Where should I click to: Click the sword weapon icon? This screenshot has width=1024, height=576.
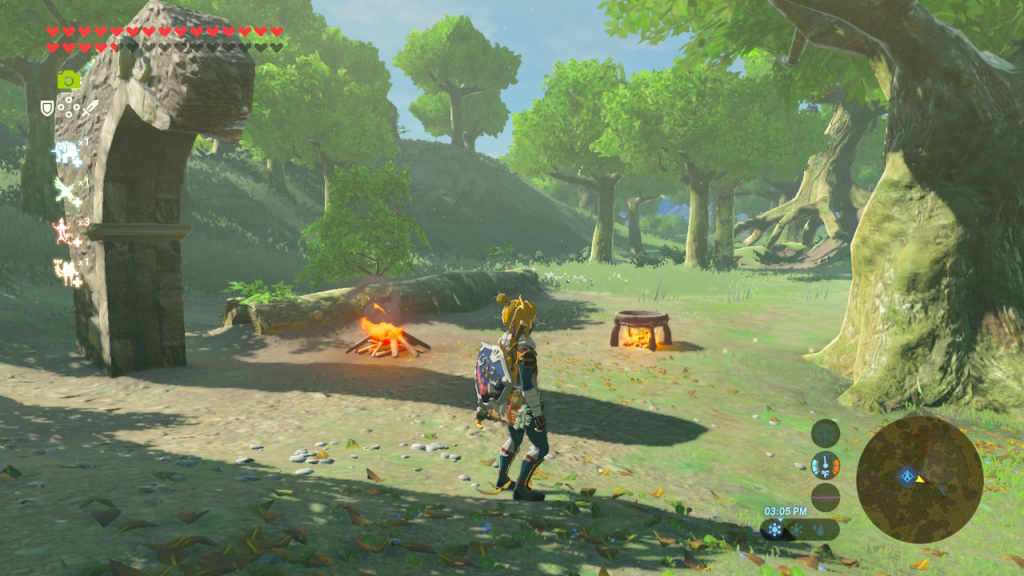(90, 107)
